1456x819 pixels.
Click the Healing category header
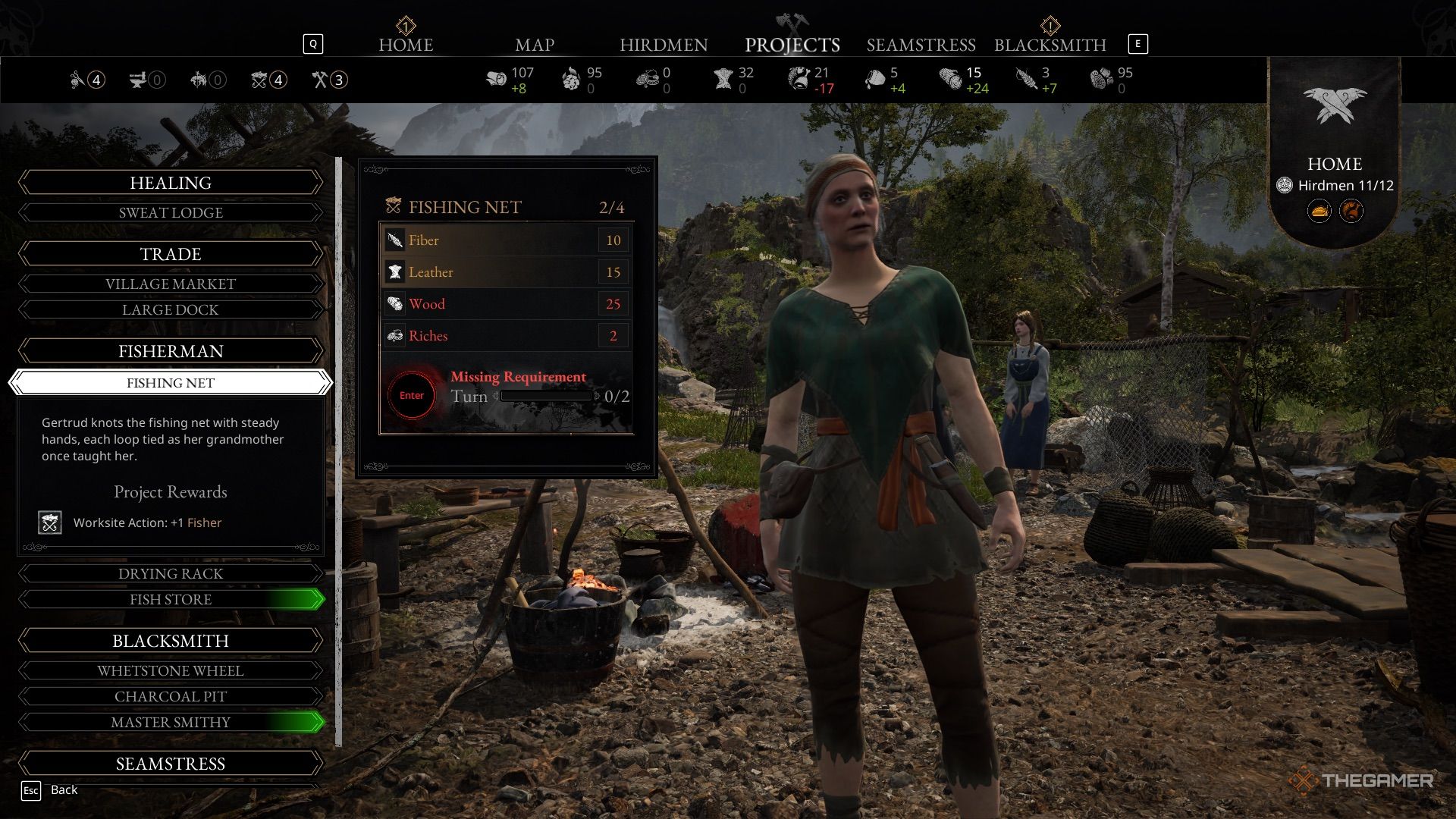pos(171,183)
